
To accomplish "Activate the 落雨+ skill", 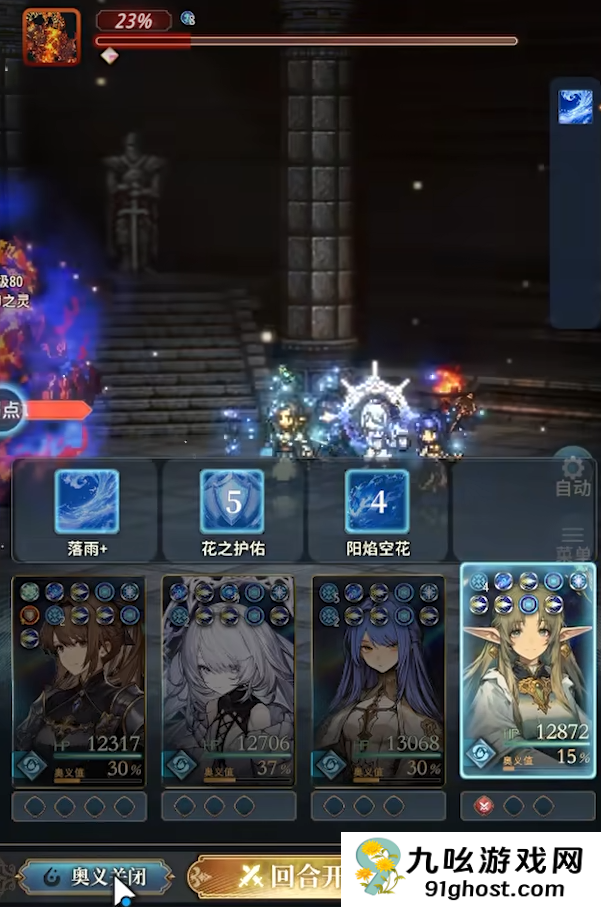I will (86, 503).
